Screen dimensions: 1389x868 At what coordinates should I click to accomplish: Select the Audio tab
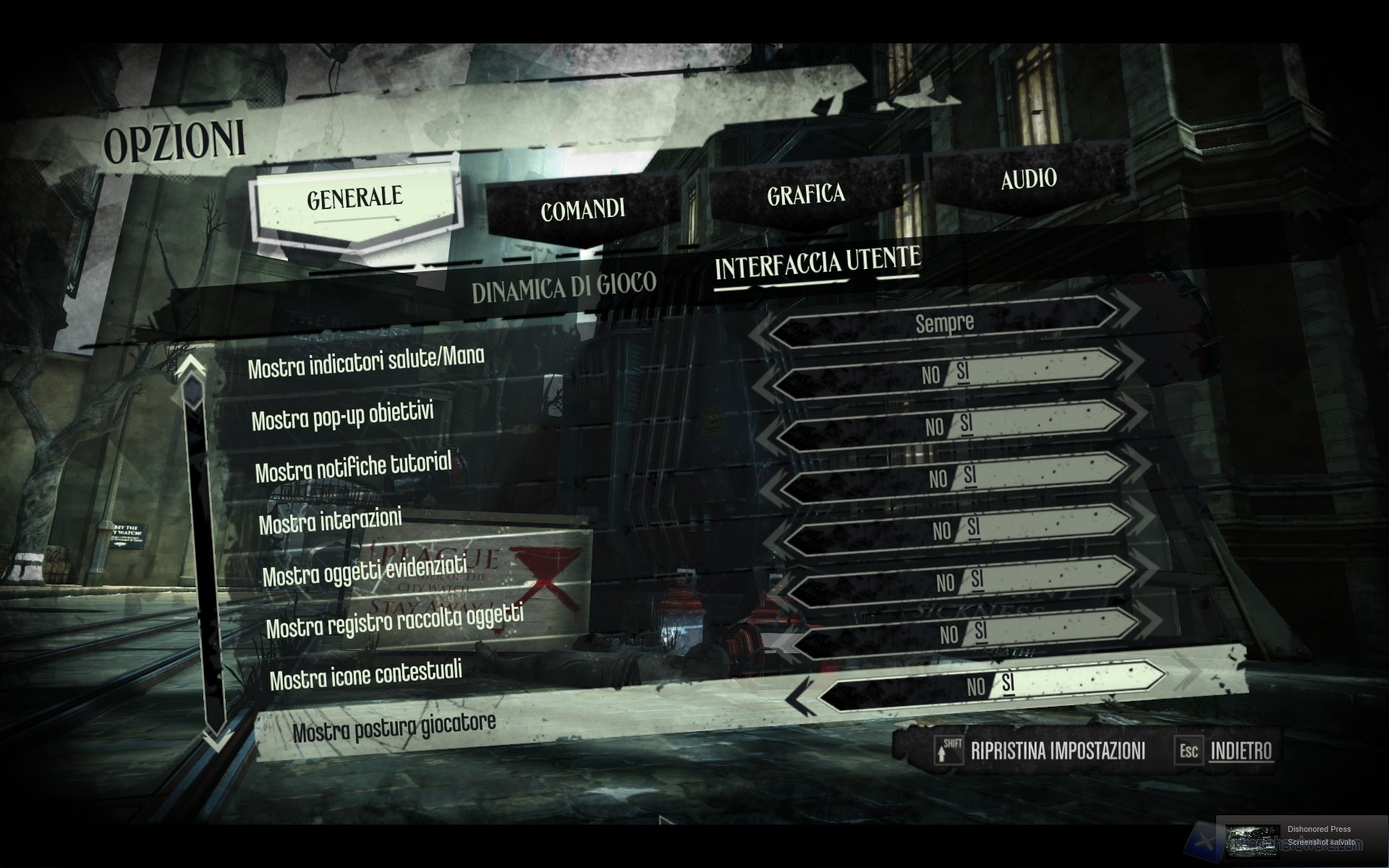pos(1028,179)
